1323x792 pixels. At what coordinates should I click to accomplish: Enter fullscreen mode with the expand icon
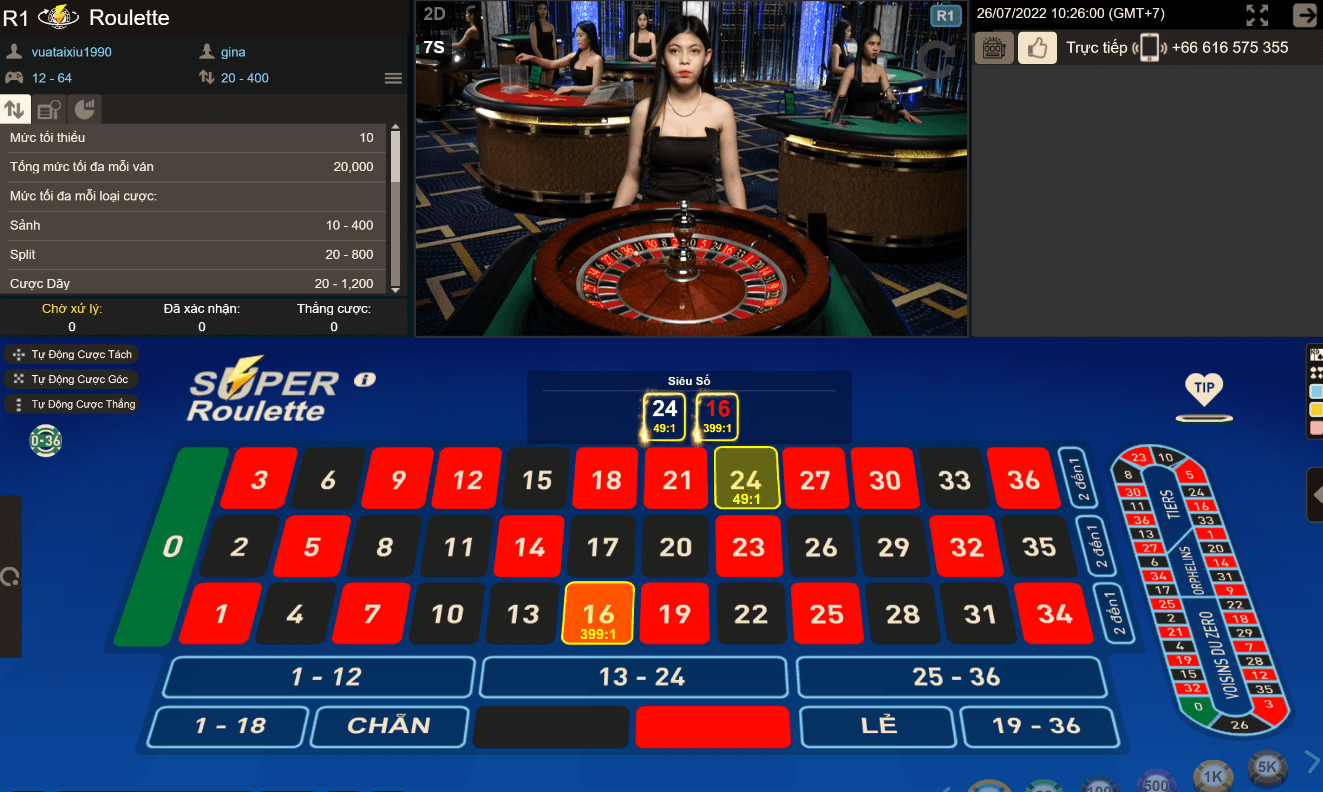pyautogui.click(x=1257, y=15)
